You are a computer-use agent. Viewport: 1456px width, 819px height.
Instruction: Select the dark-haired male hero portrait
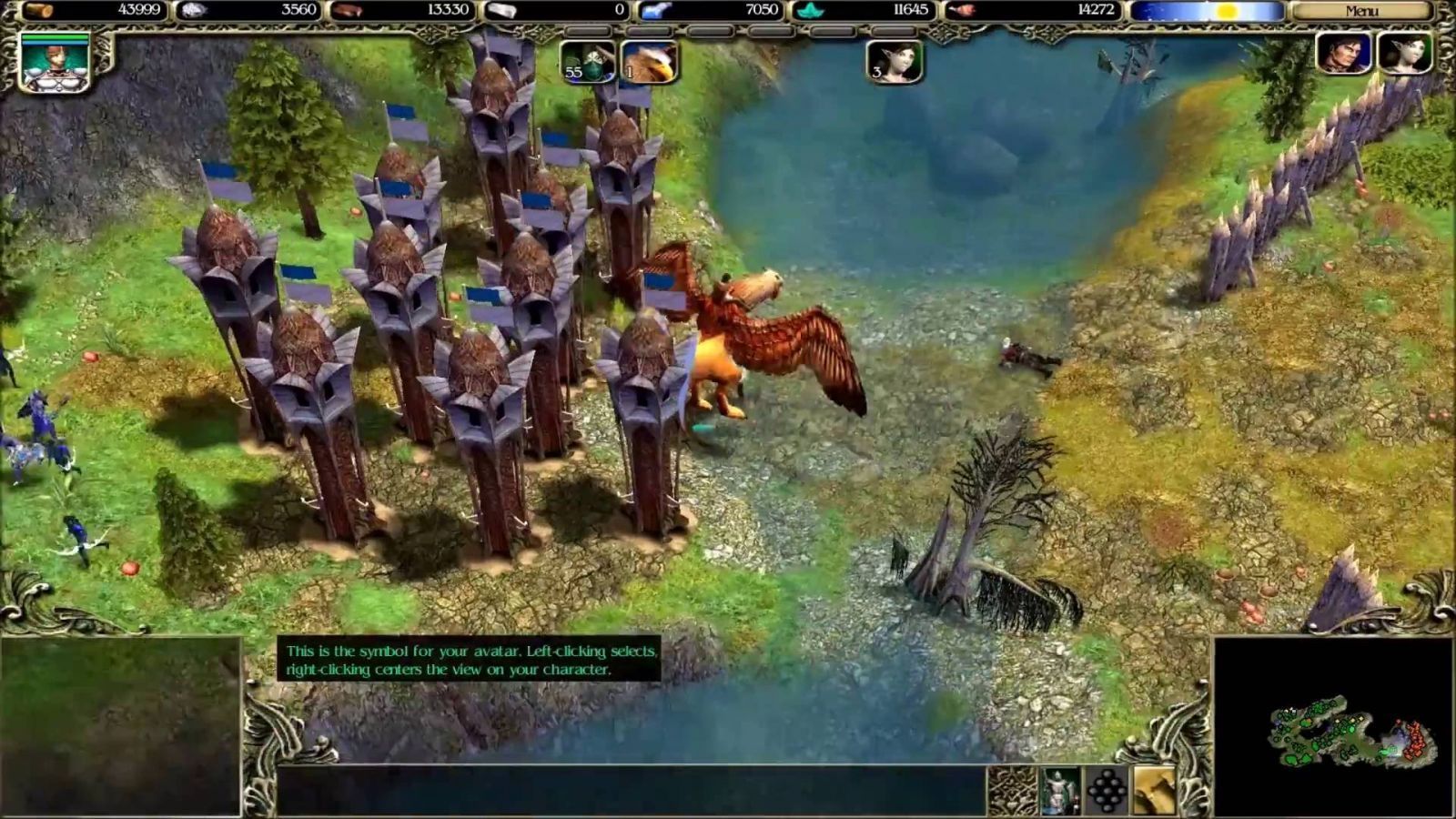1344,53
